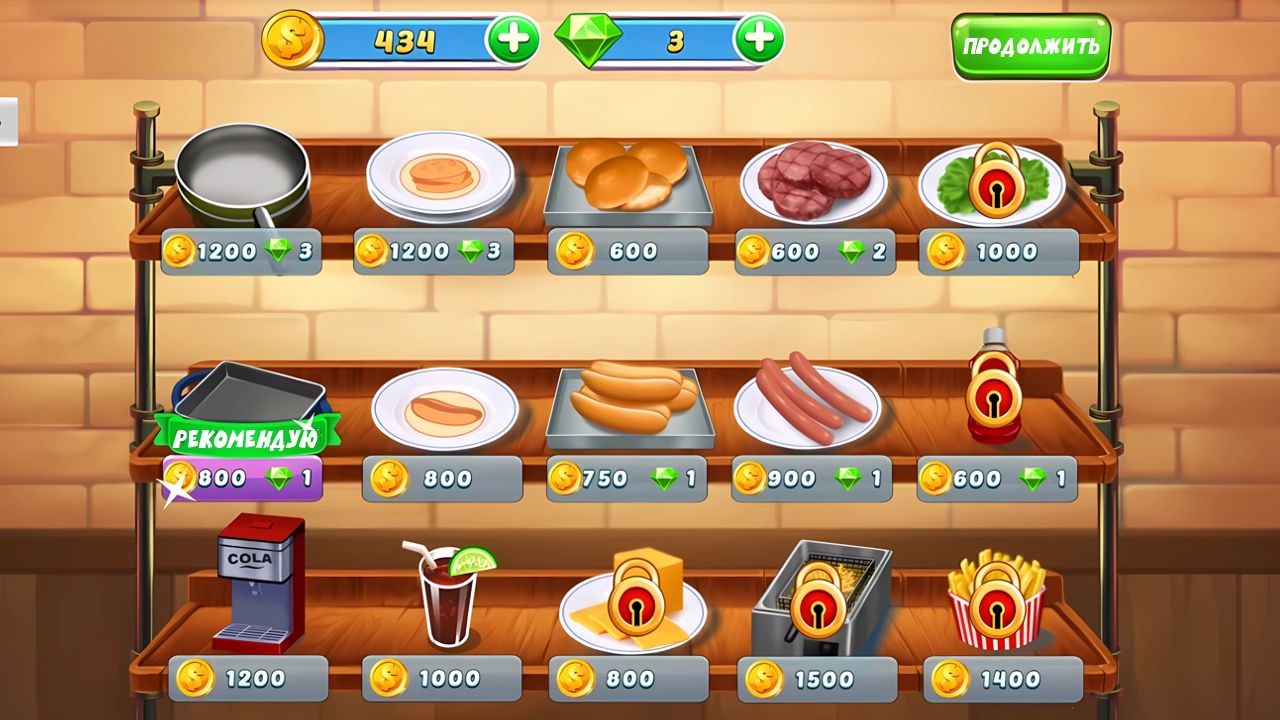The width and height of the screenshot is (1280, 720).
Task: Purchase the plate of sausages for 900
Action: pyautogui.click(x=810, y=400)
